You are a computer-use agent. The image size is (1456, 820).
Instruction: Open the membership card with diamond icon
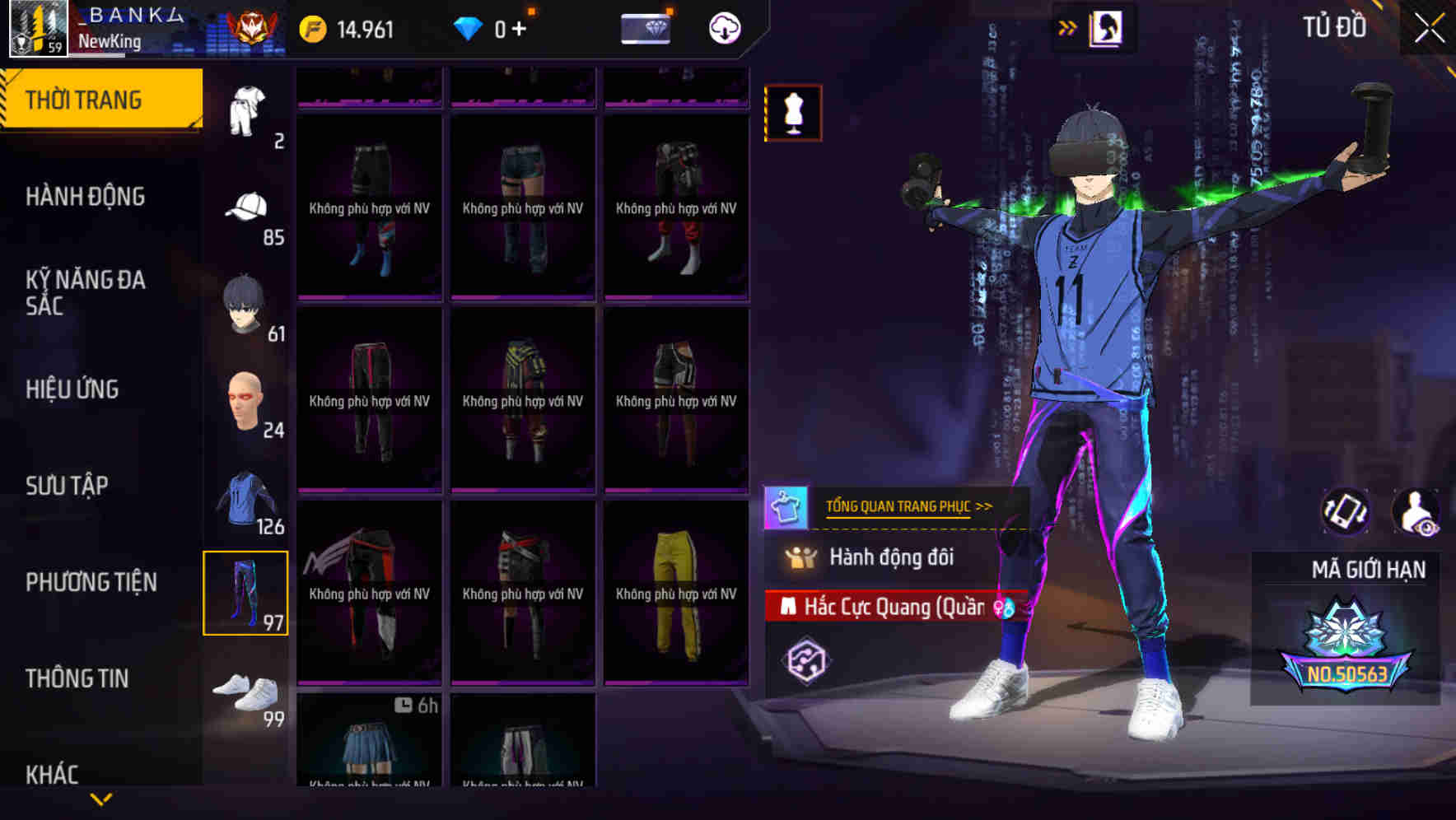click(646, 27)
